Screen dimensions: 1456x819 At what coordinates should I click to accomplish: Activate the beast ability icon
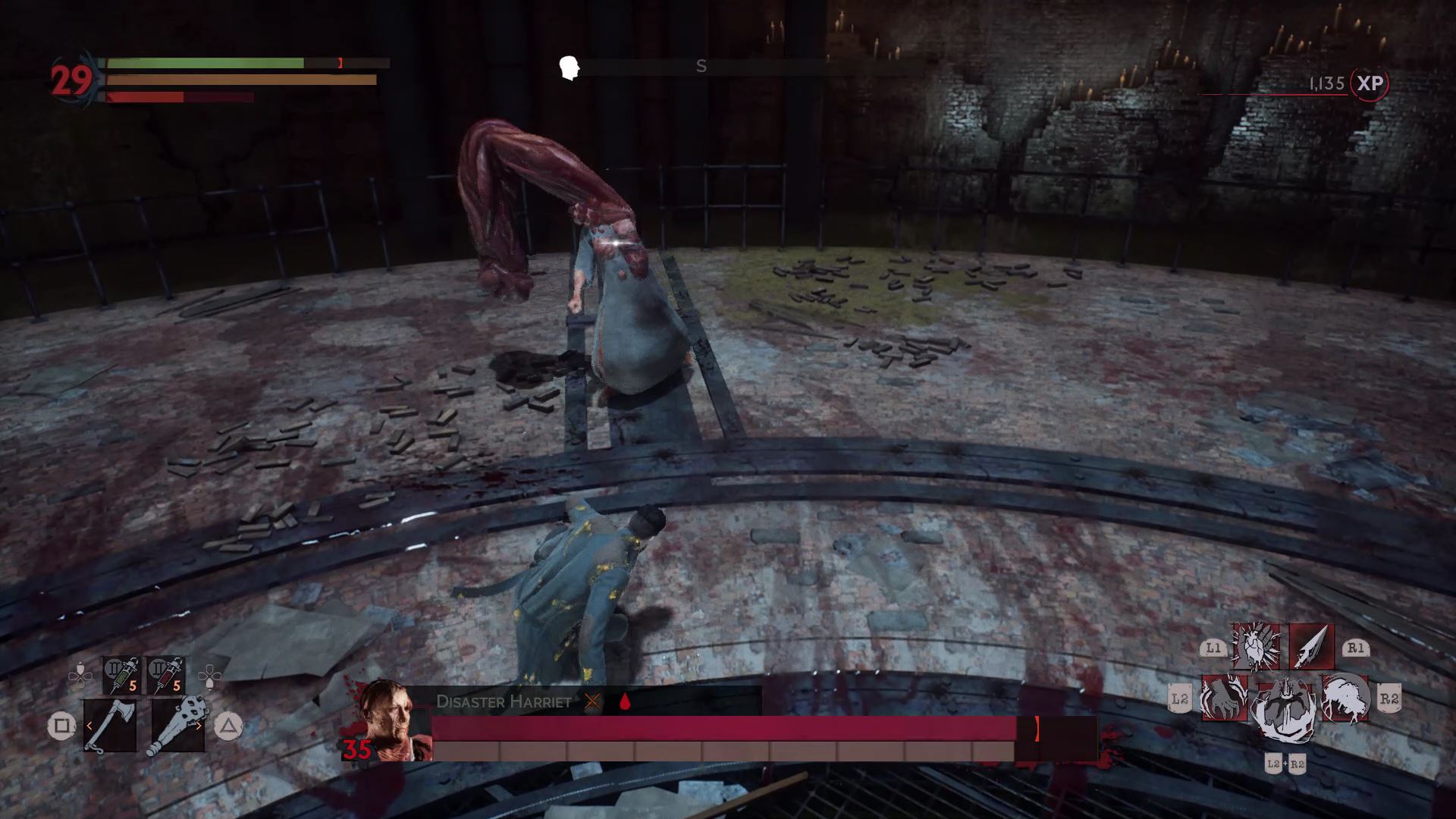click(1345, 698)
